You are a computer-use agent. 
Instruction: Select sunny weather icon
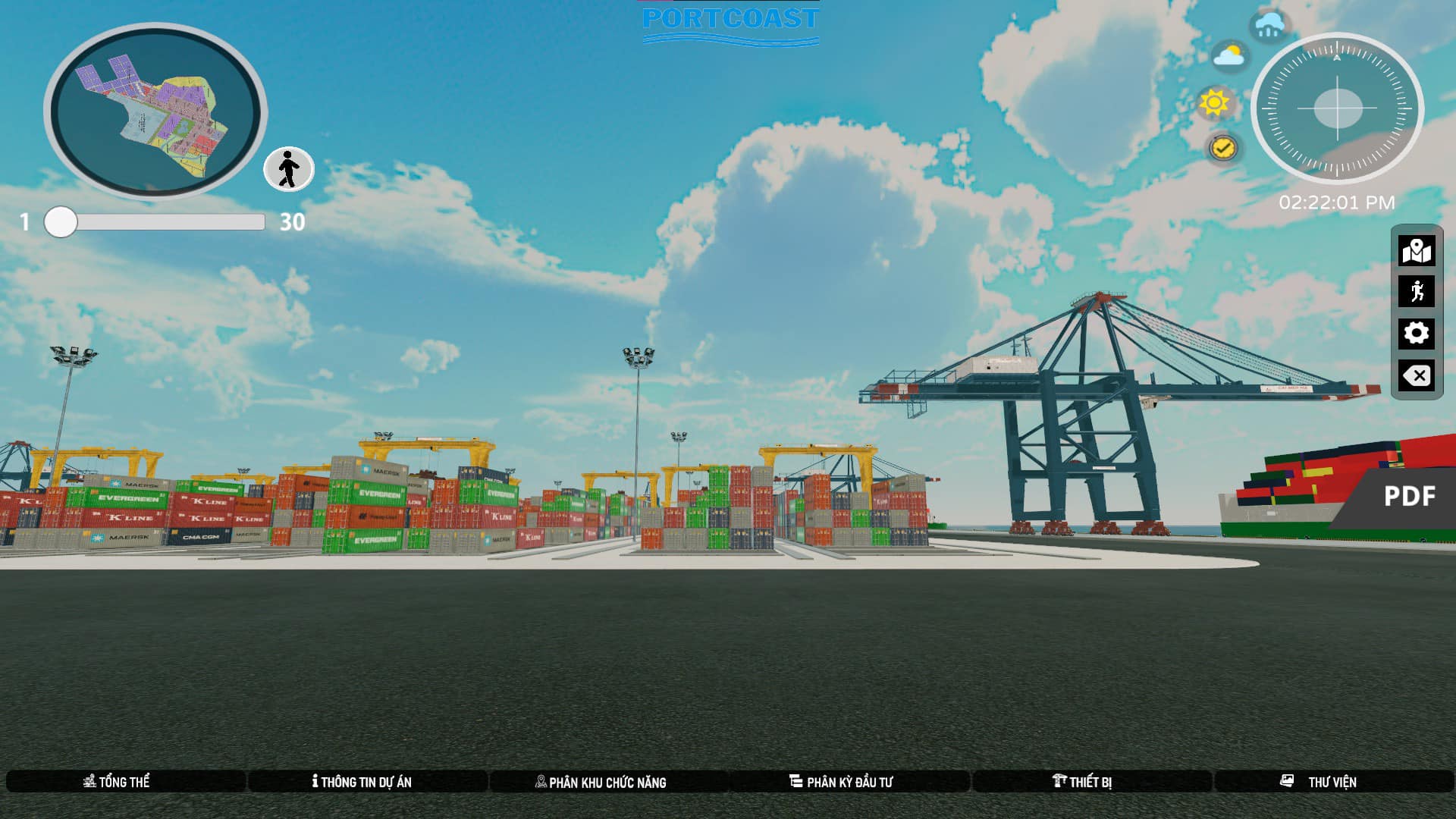pyautogui.click(x=1214, y=102)
